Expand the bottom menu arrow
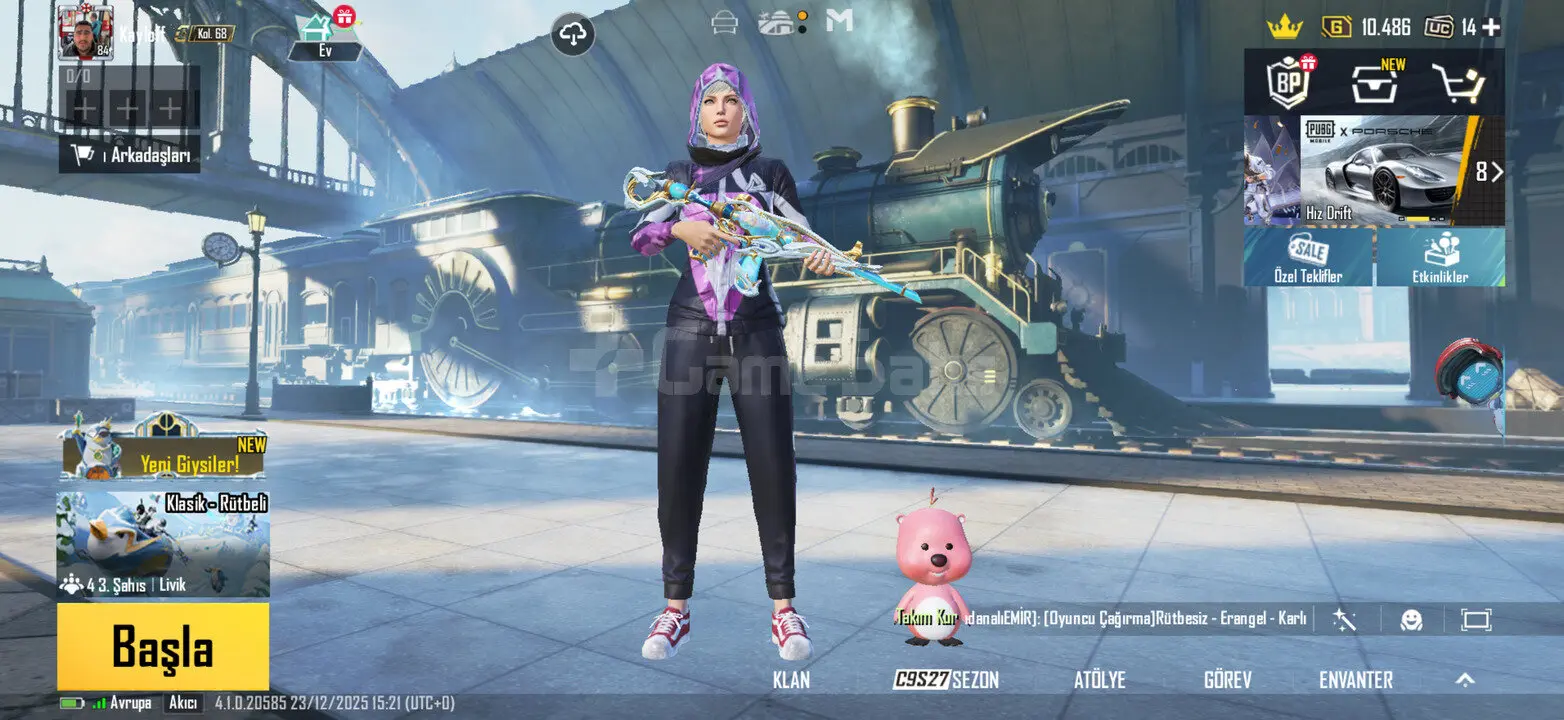Viewport: 1564px width, 720px height. (1465, 680)
